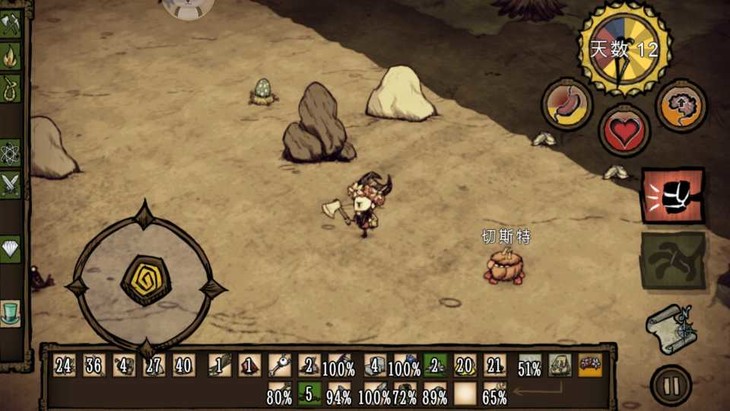Tap the center of the virtual joystick

point(144,281)
